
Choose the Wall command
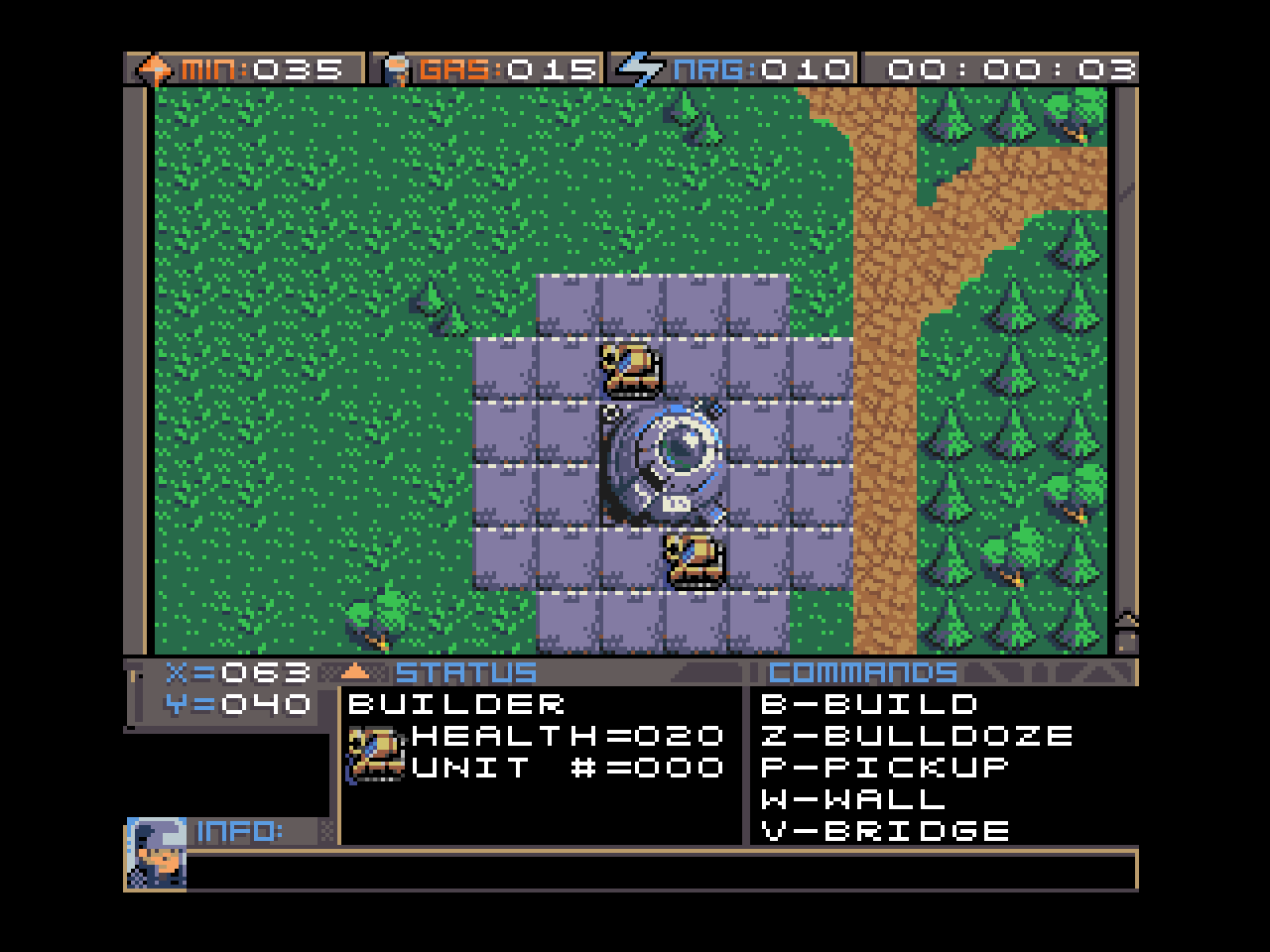(x=853, y=799)
